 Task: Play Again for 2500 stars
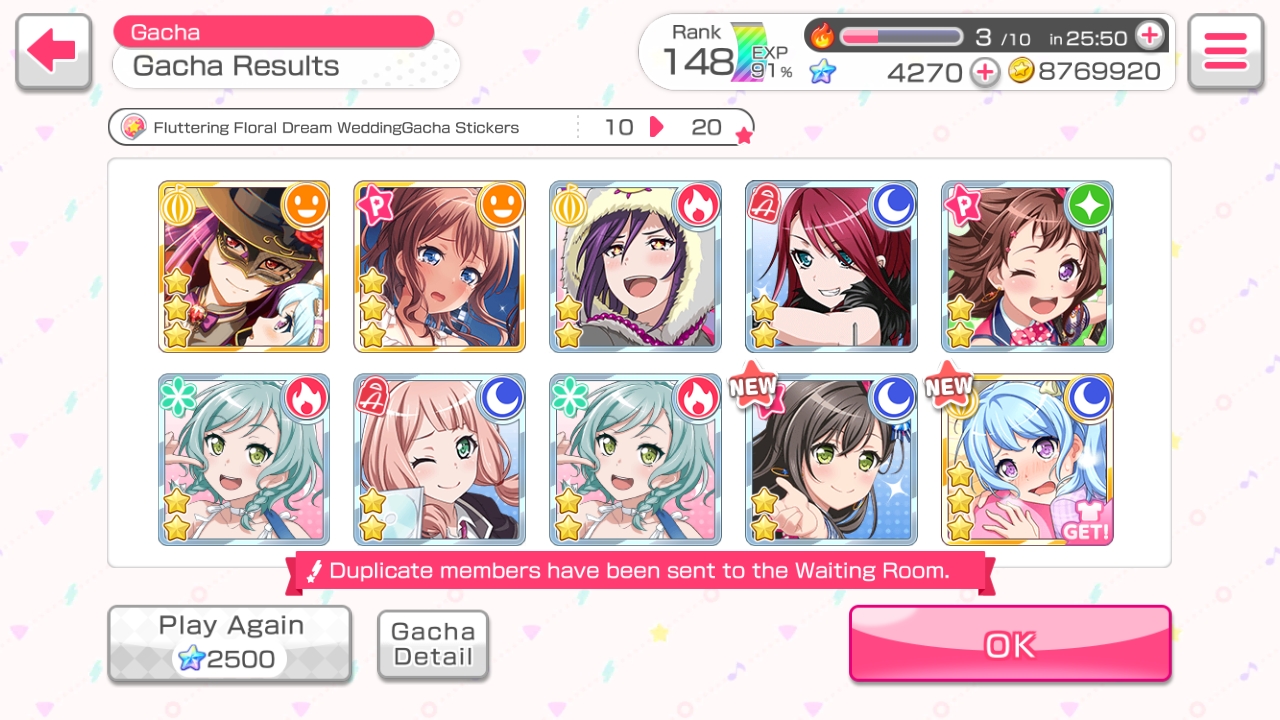(x=230, y=643)
